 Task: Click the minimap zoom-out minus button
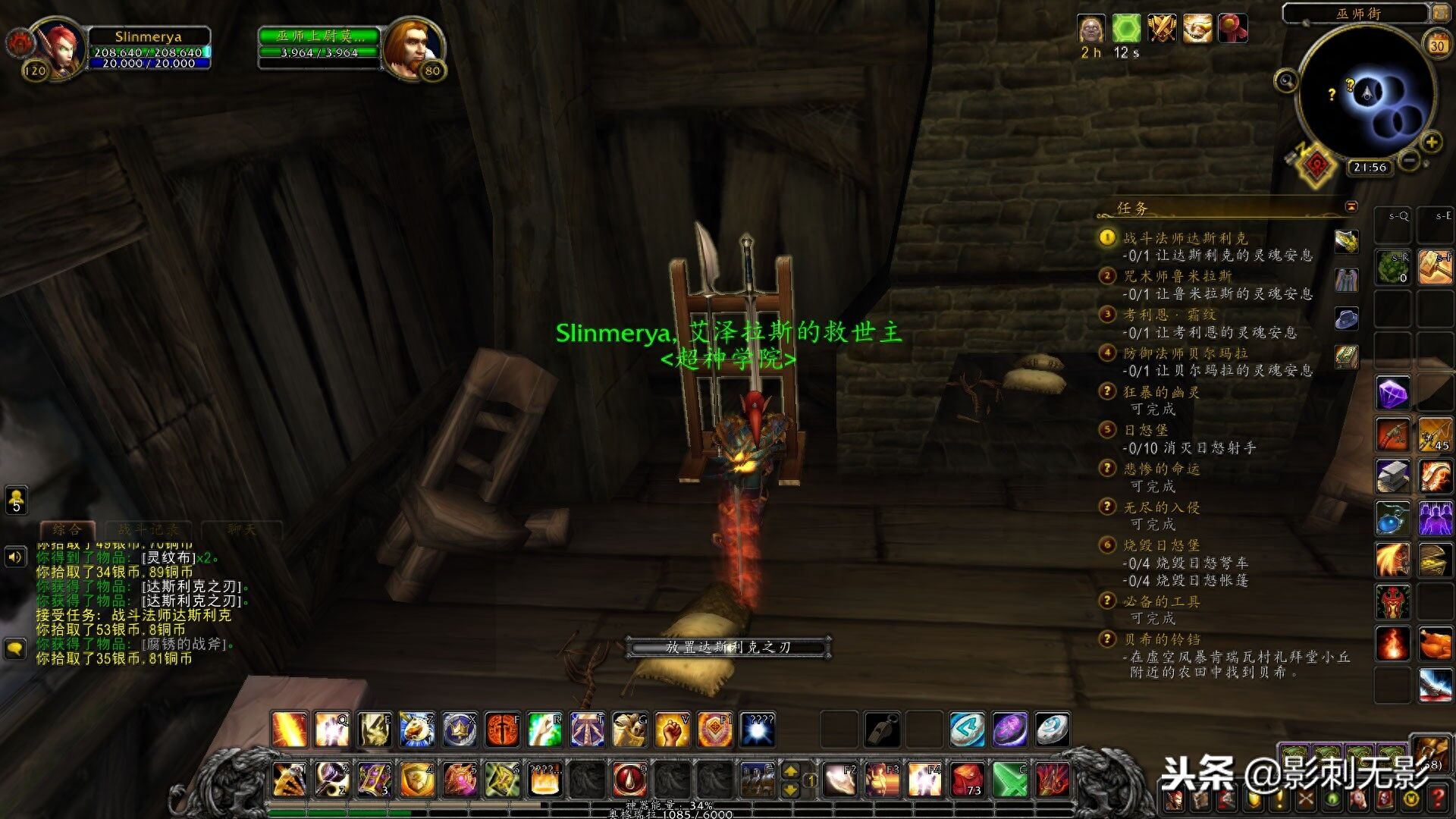pos(1409,161)
